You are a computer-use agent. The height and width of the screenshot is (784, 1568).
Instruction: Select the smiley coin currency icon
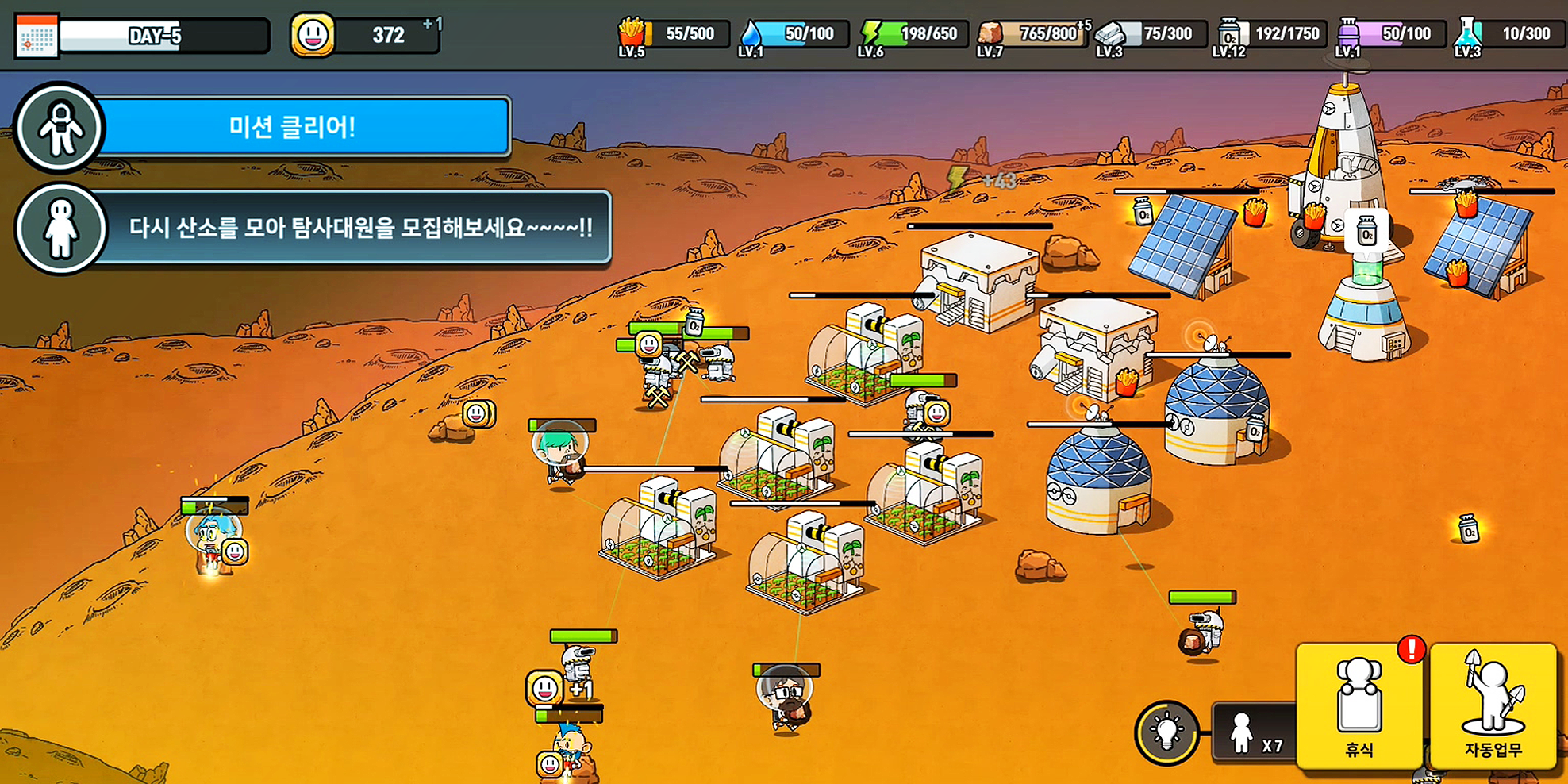(312, 35)
